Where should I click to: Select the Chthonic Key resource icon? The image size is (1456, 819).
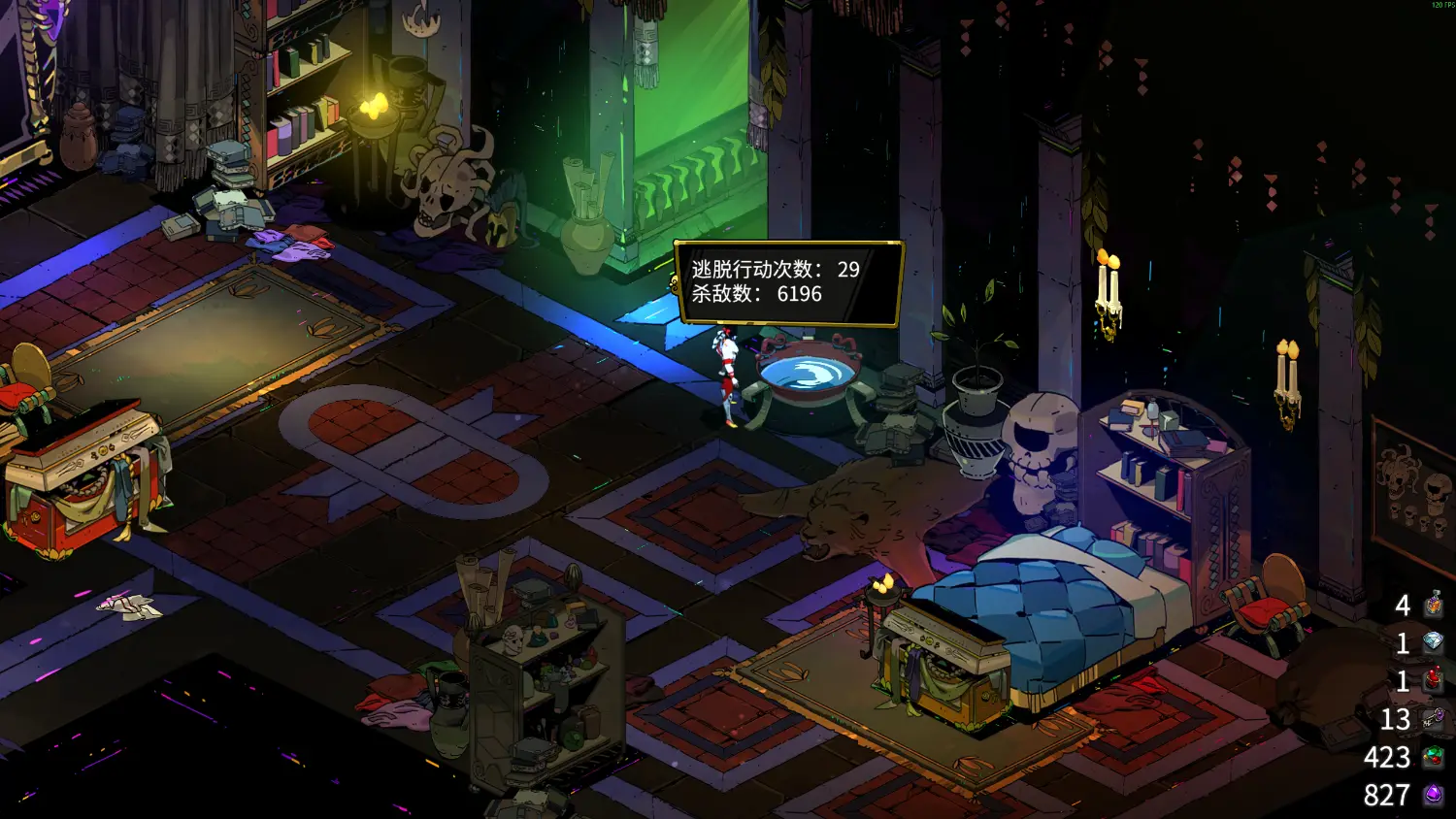(1434, 719)
